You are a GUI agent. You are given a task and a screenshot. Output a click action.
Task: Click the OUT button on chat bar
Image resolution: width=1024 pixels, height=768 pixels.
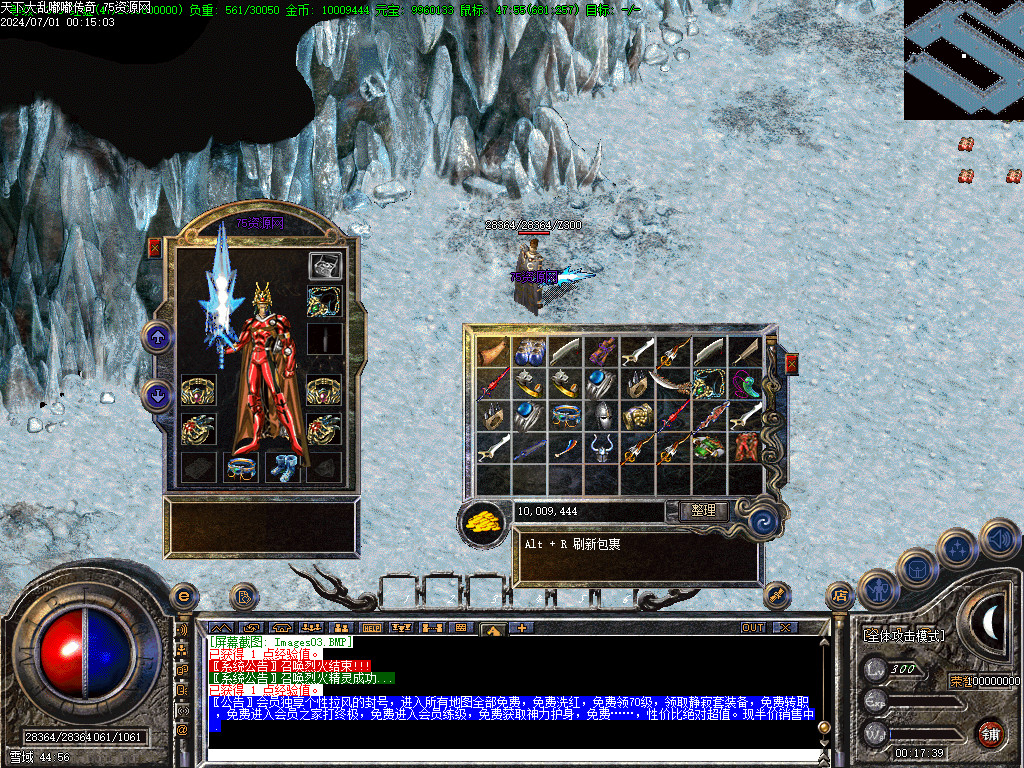point(753,628)
